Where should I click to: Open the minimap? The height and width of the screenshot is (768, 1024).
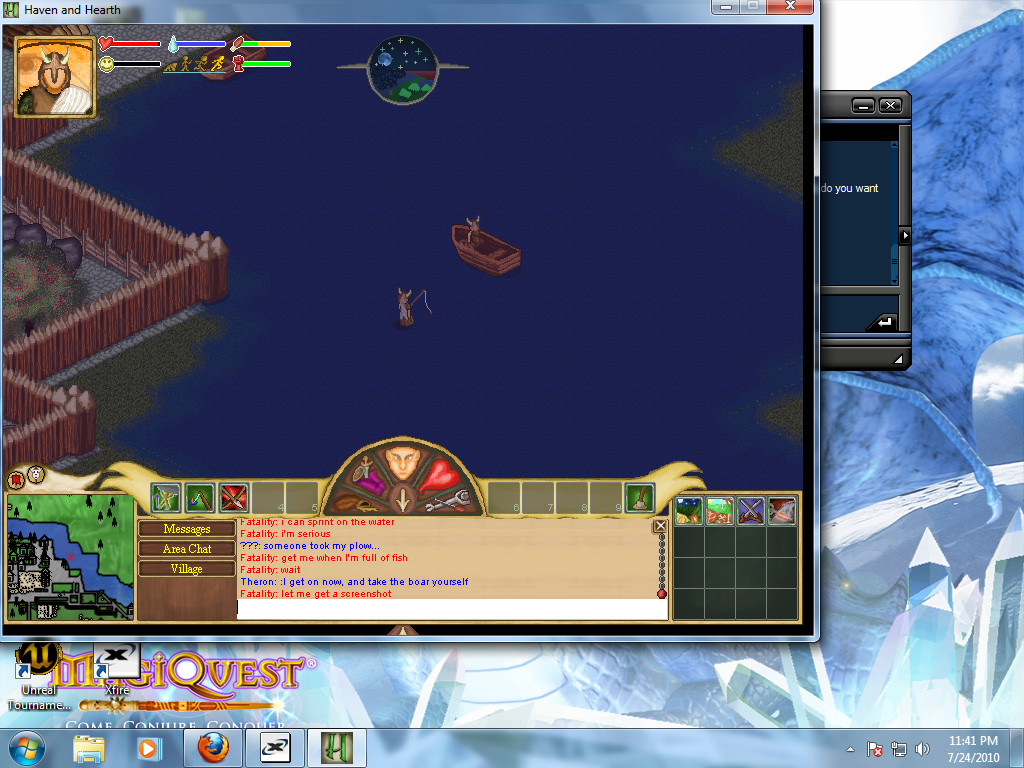[x=70, y=557]
